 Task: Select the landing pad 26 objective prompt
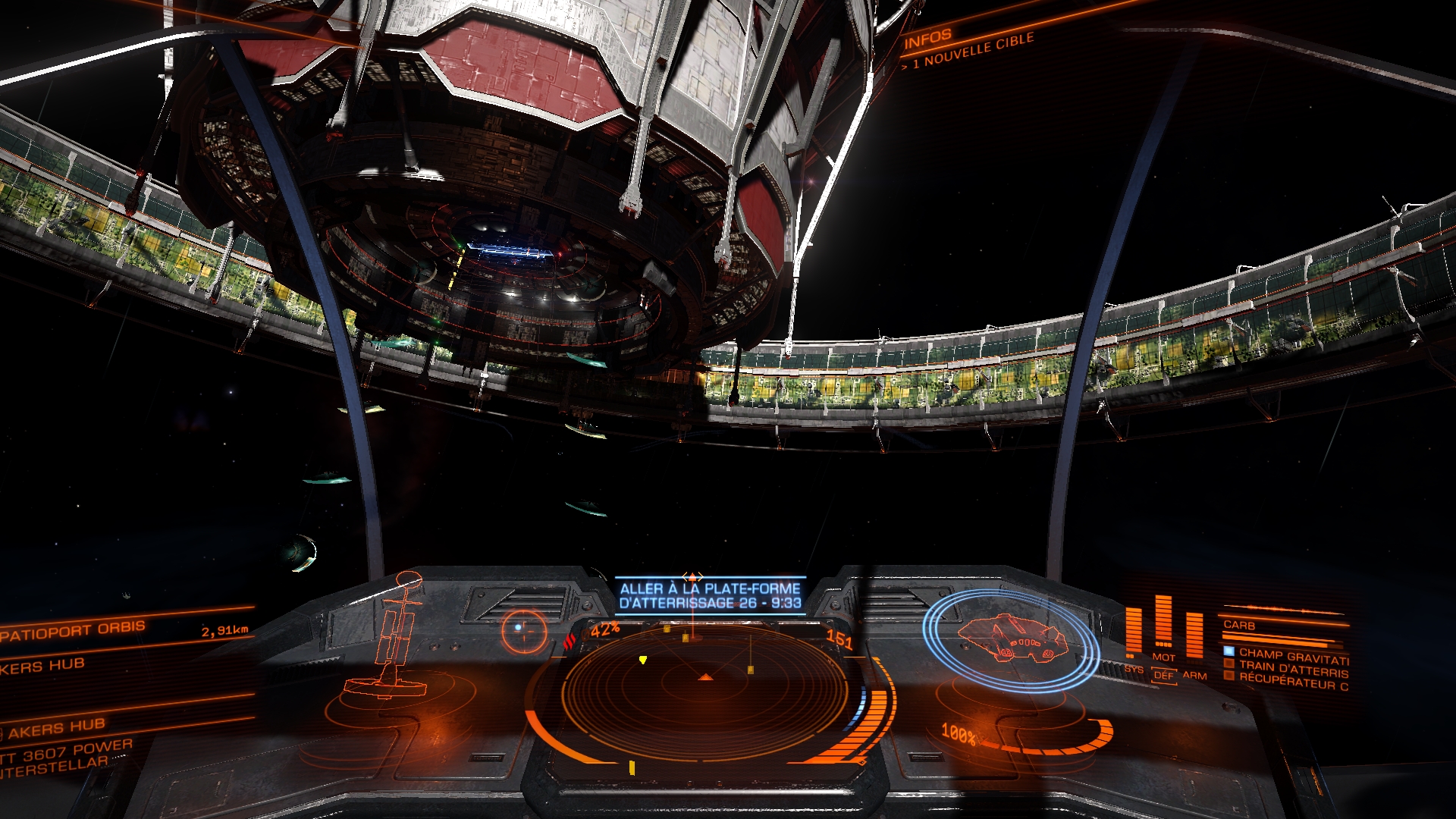point(710,595)
